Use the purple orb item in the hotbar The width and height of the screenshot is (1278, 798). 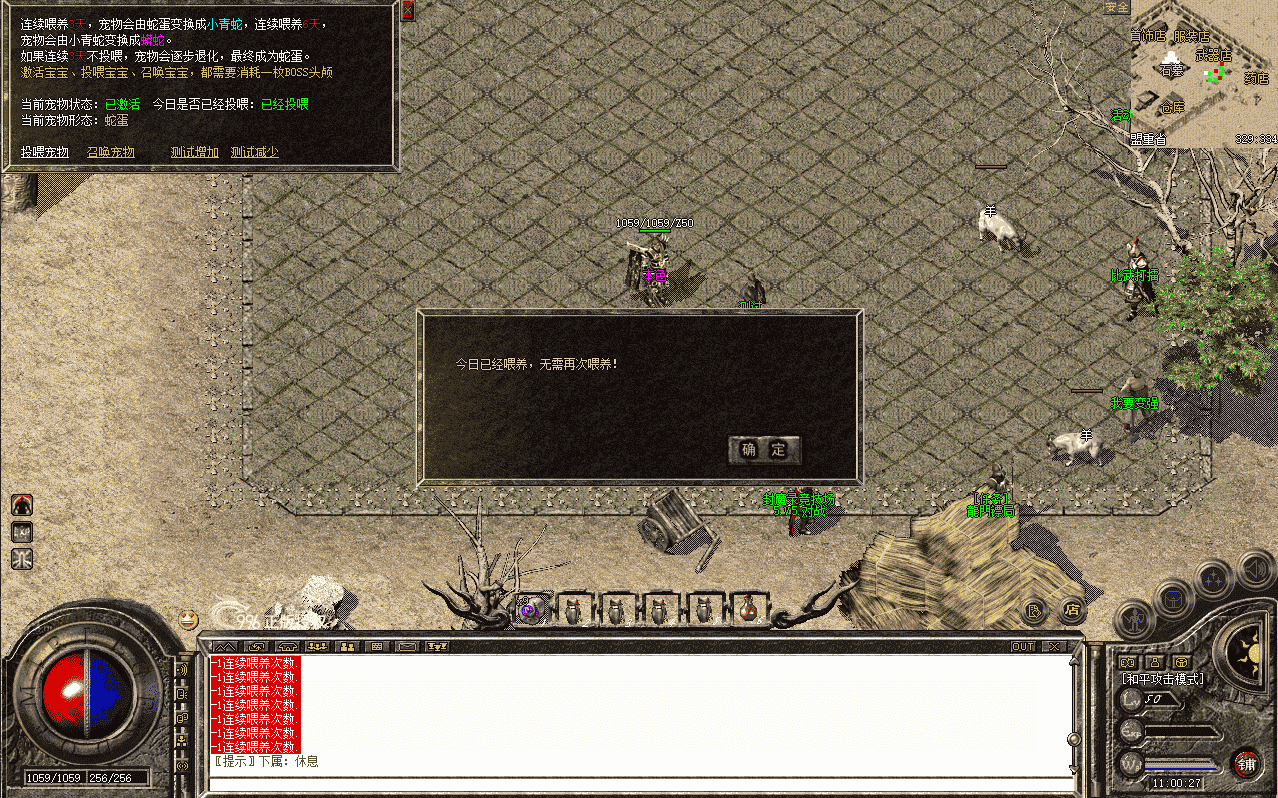[530, 609]
